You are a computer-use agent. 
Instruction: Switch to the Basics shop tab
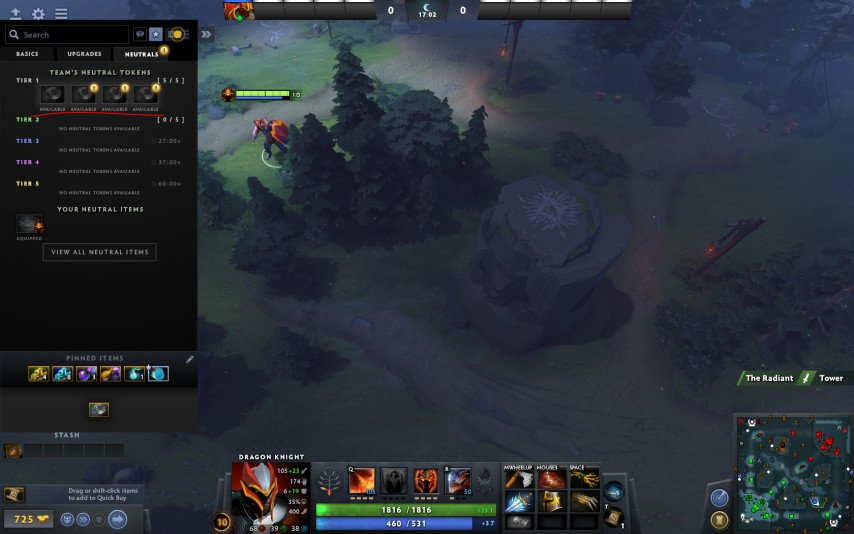[27, 54]
